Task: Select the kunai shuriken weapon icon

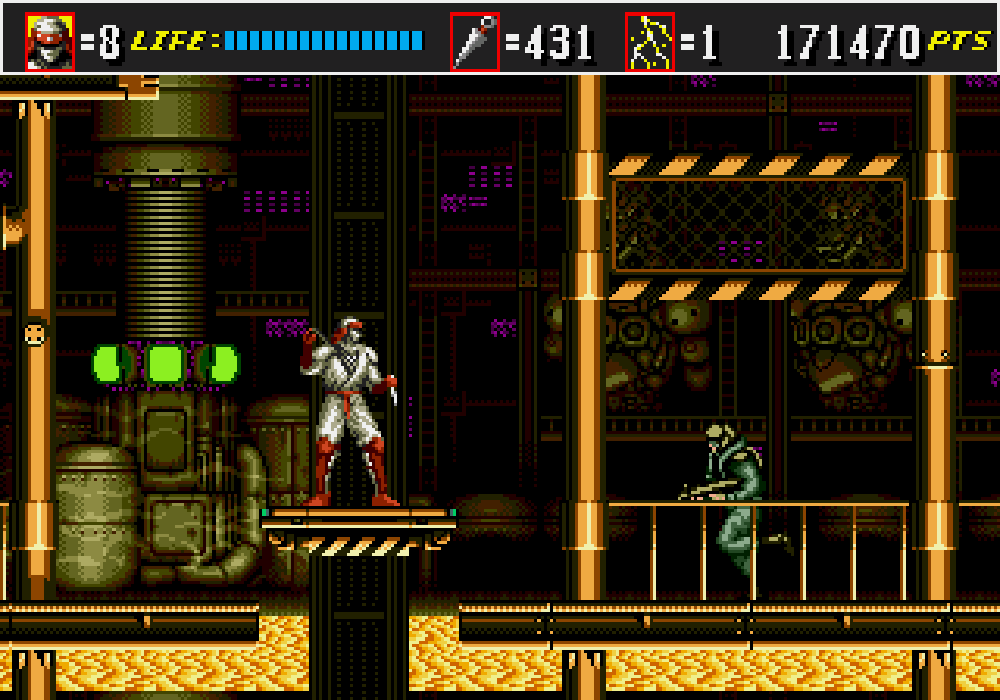Action: [474, 42]
